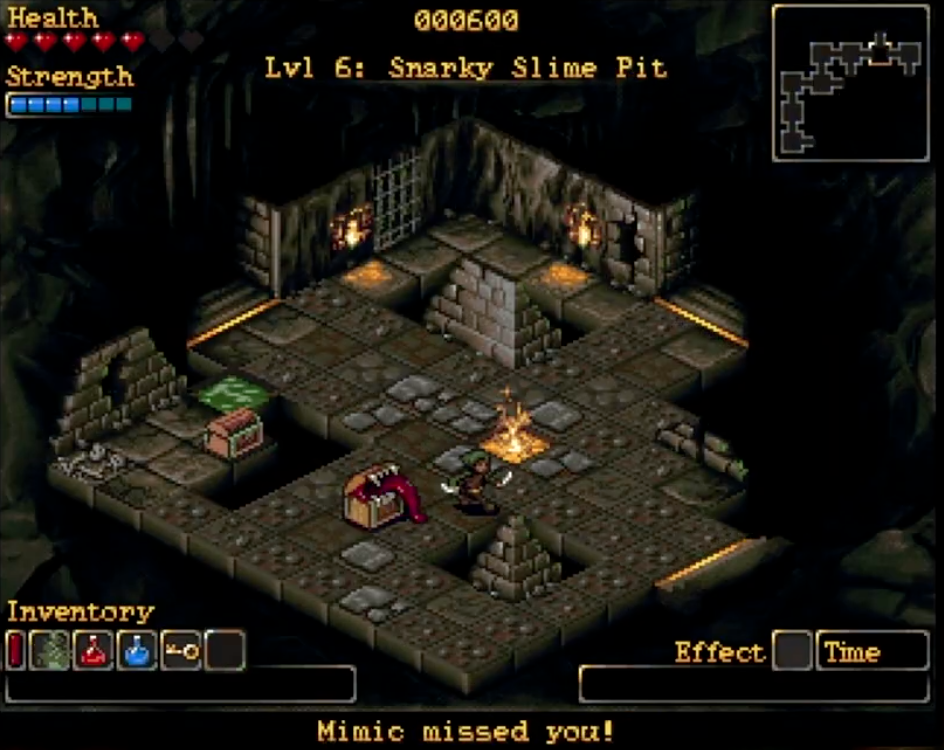Click the empty Effect slot

[x=793, y=652]
